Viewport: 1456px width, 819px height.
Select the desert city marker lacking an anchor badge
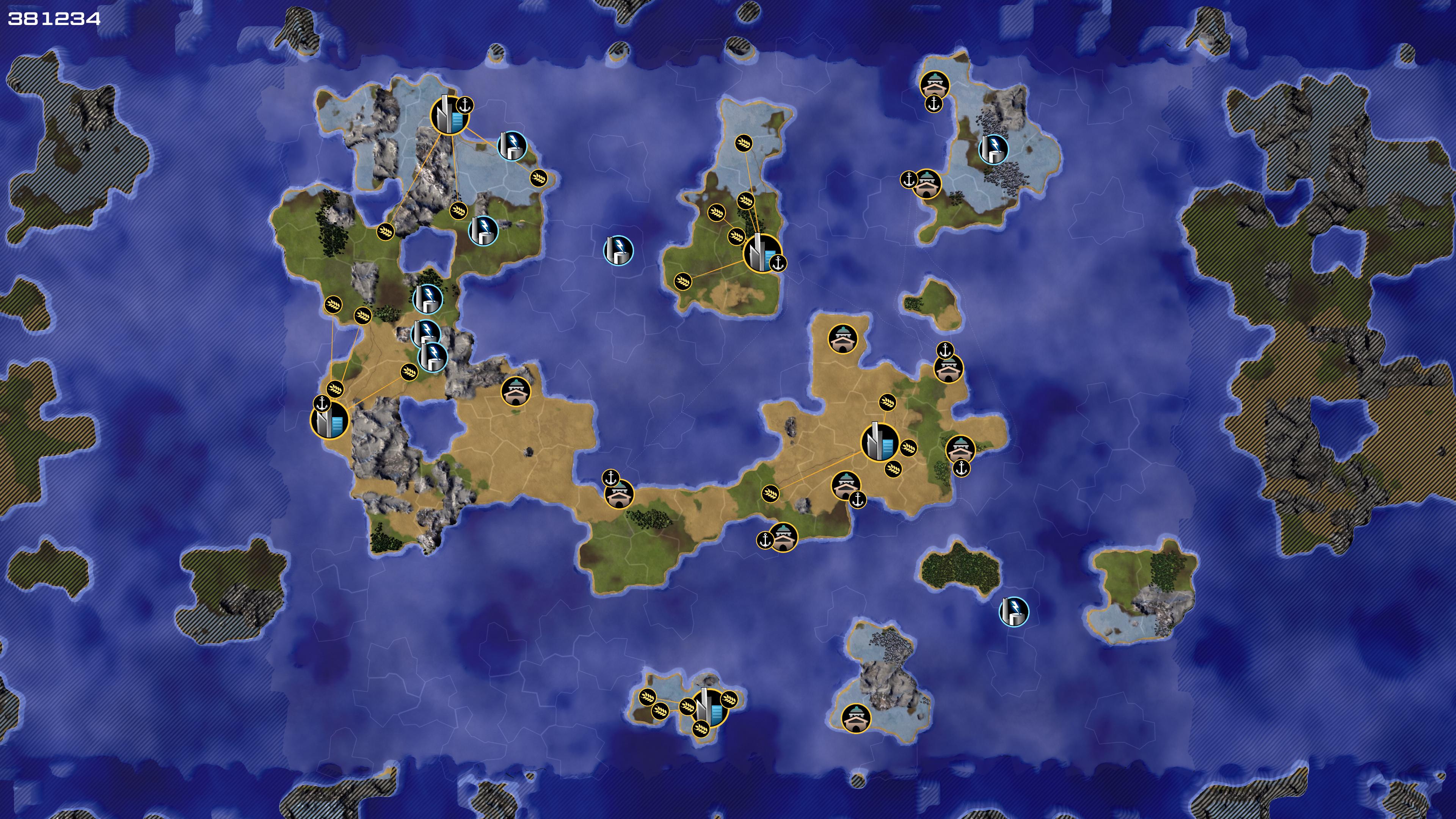click(880, 441)
